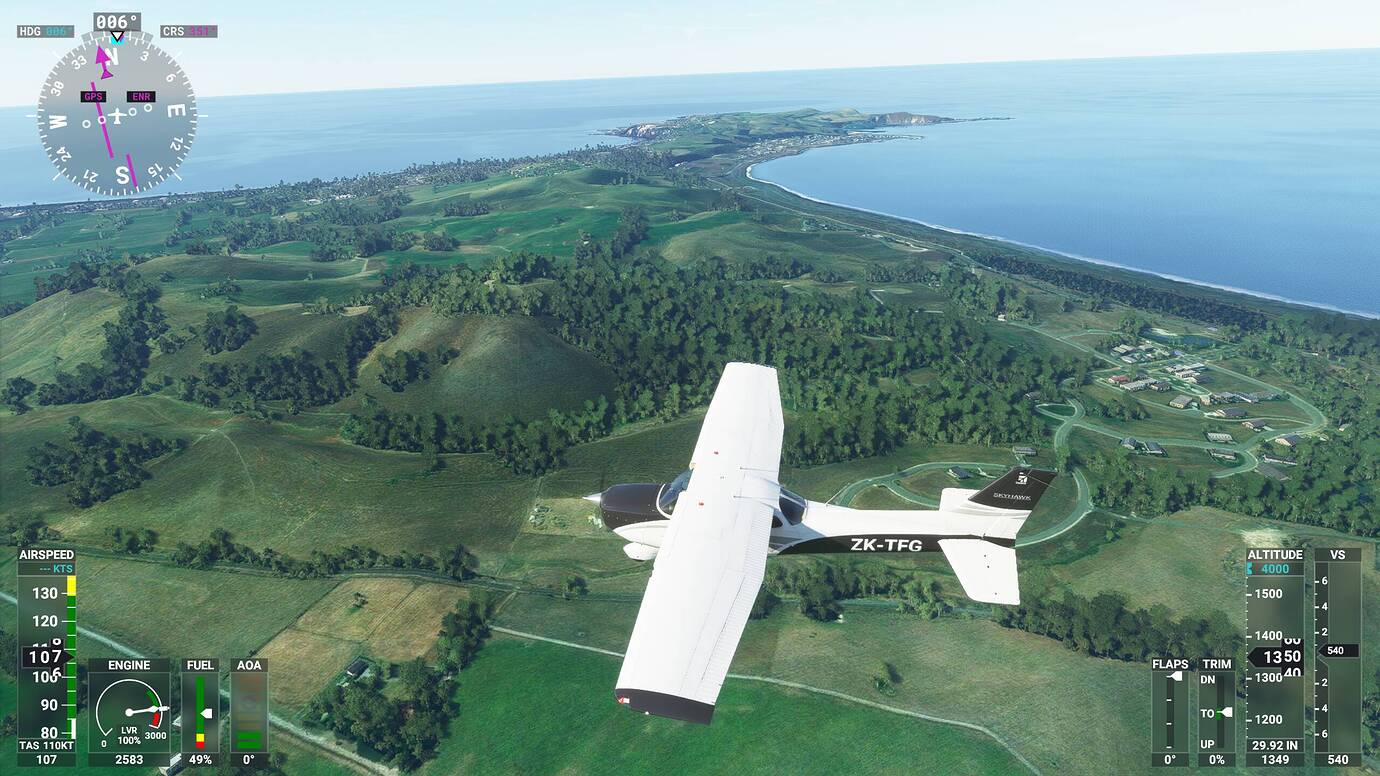Select the altitude pointer showing 1350
The width and height of the screenshot is (1380, 776).
(1280, 657)
